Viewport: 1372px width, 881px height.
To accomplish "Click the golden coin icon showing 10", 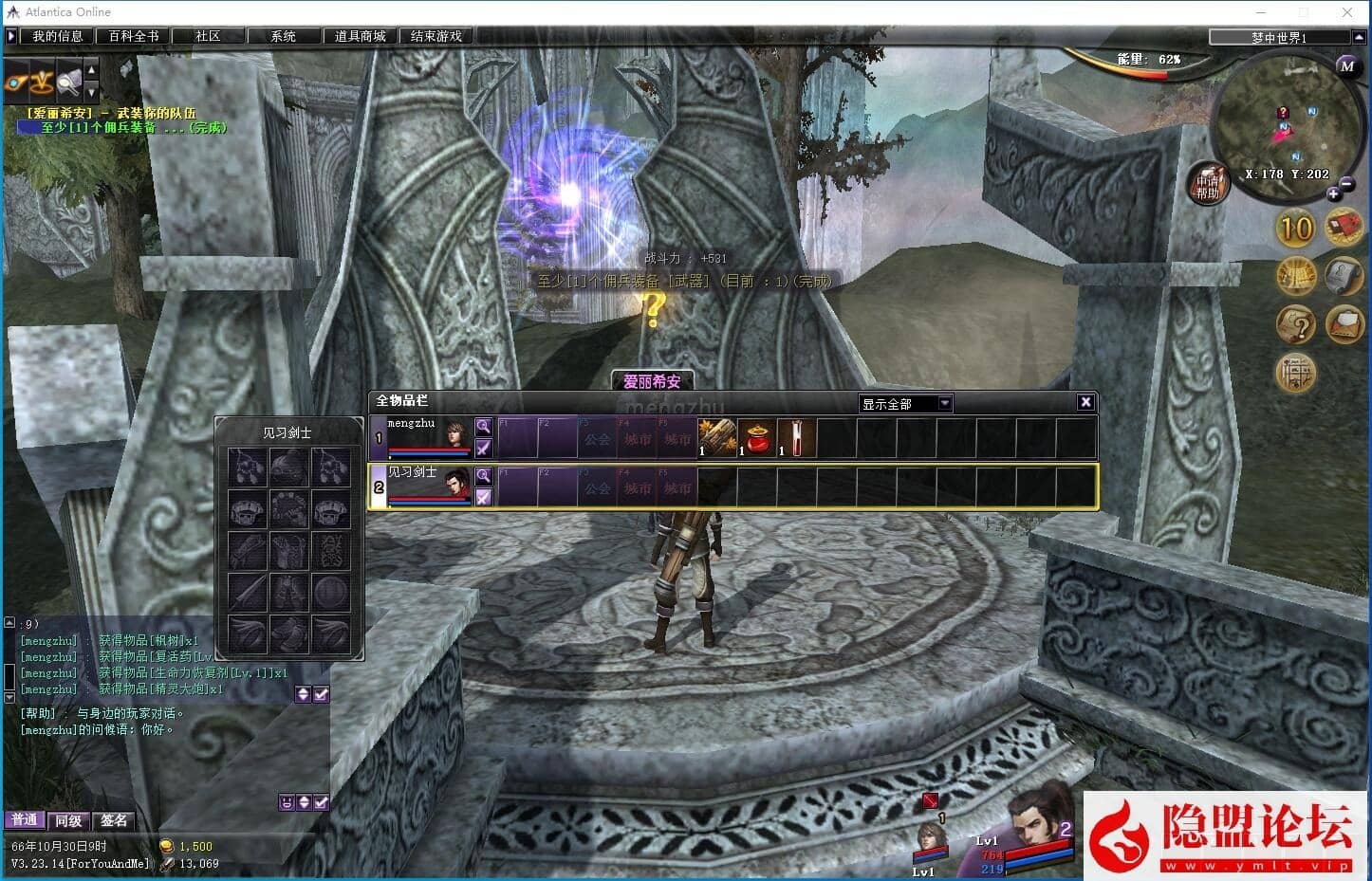I will pos(1295,229).
